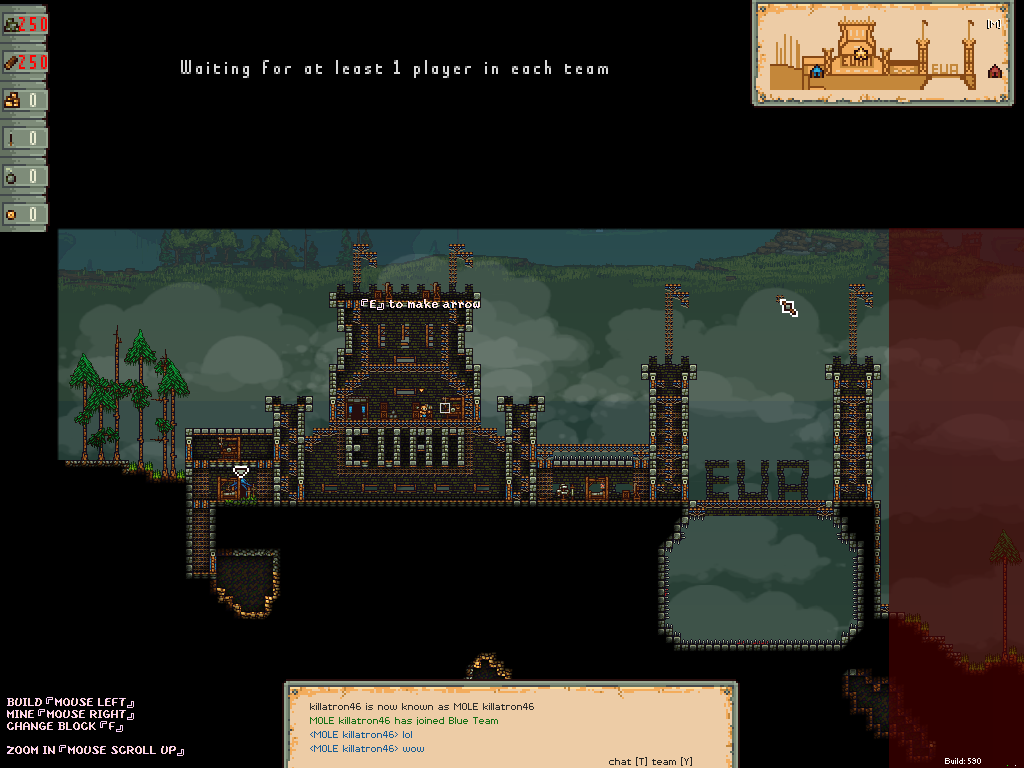Select the coin counter slot

click(25, 214)
